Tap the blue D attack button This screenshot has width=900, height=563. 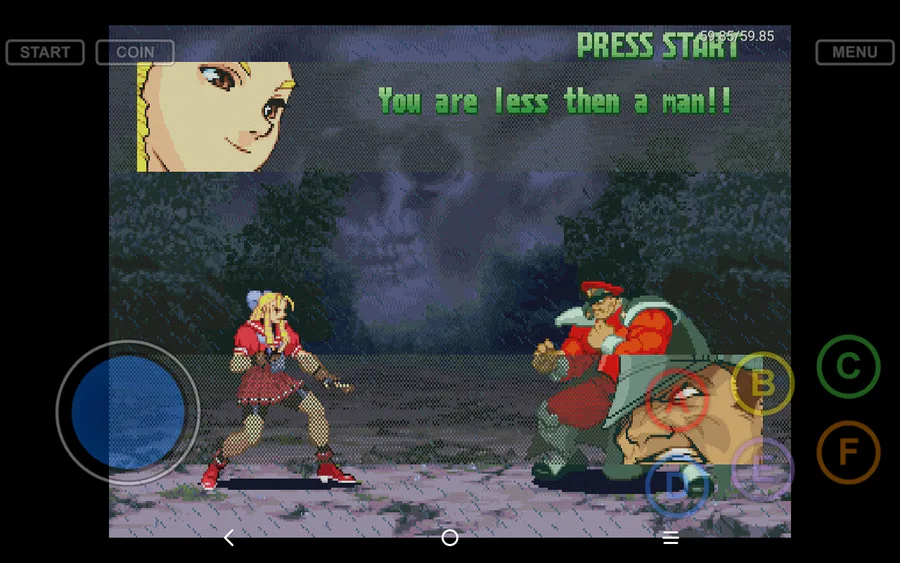(677, 485)
